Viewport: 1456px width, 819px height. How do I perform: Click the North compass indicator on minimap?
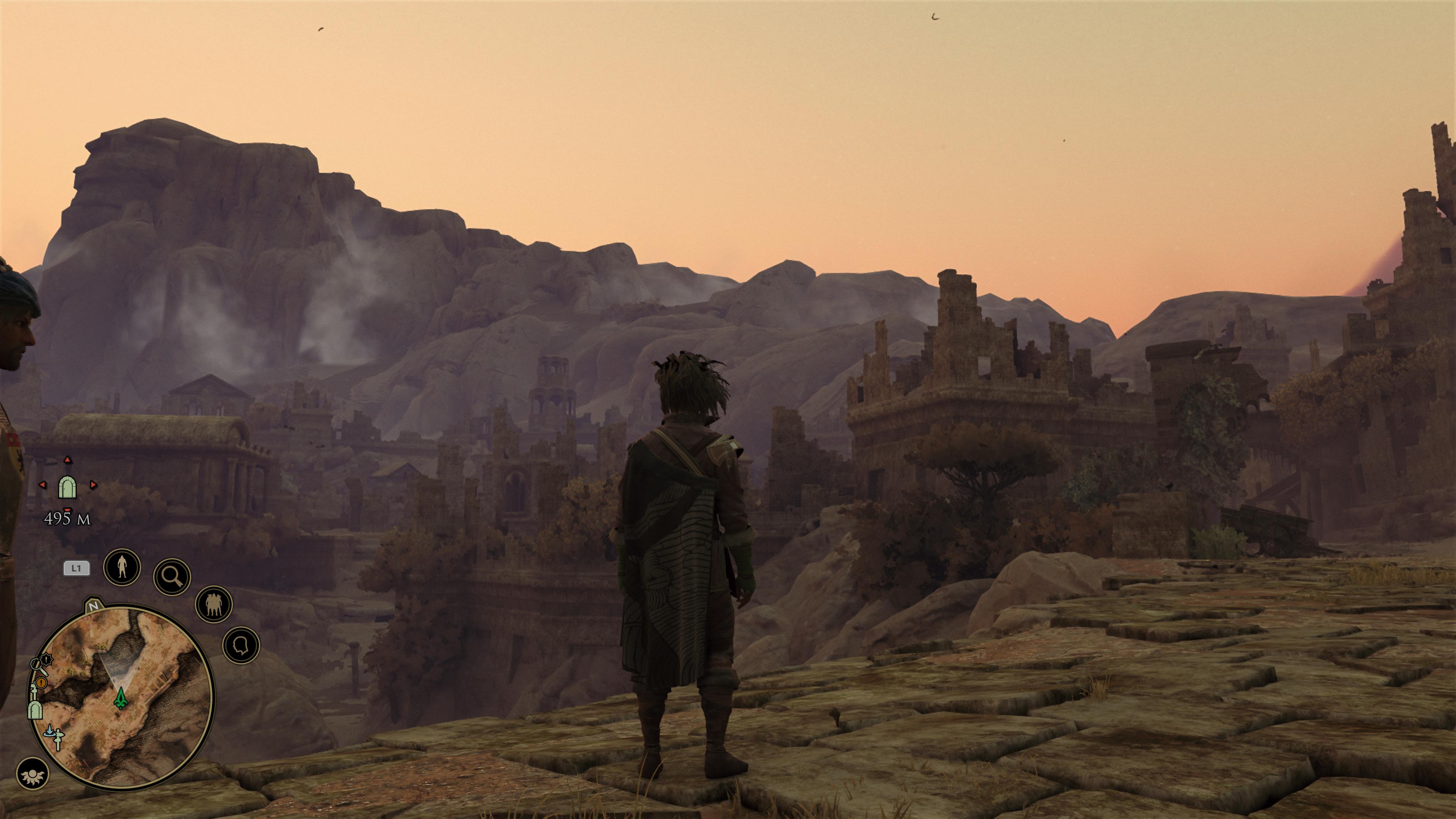(93, 606)
